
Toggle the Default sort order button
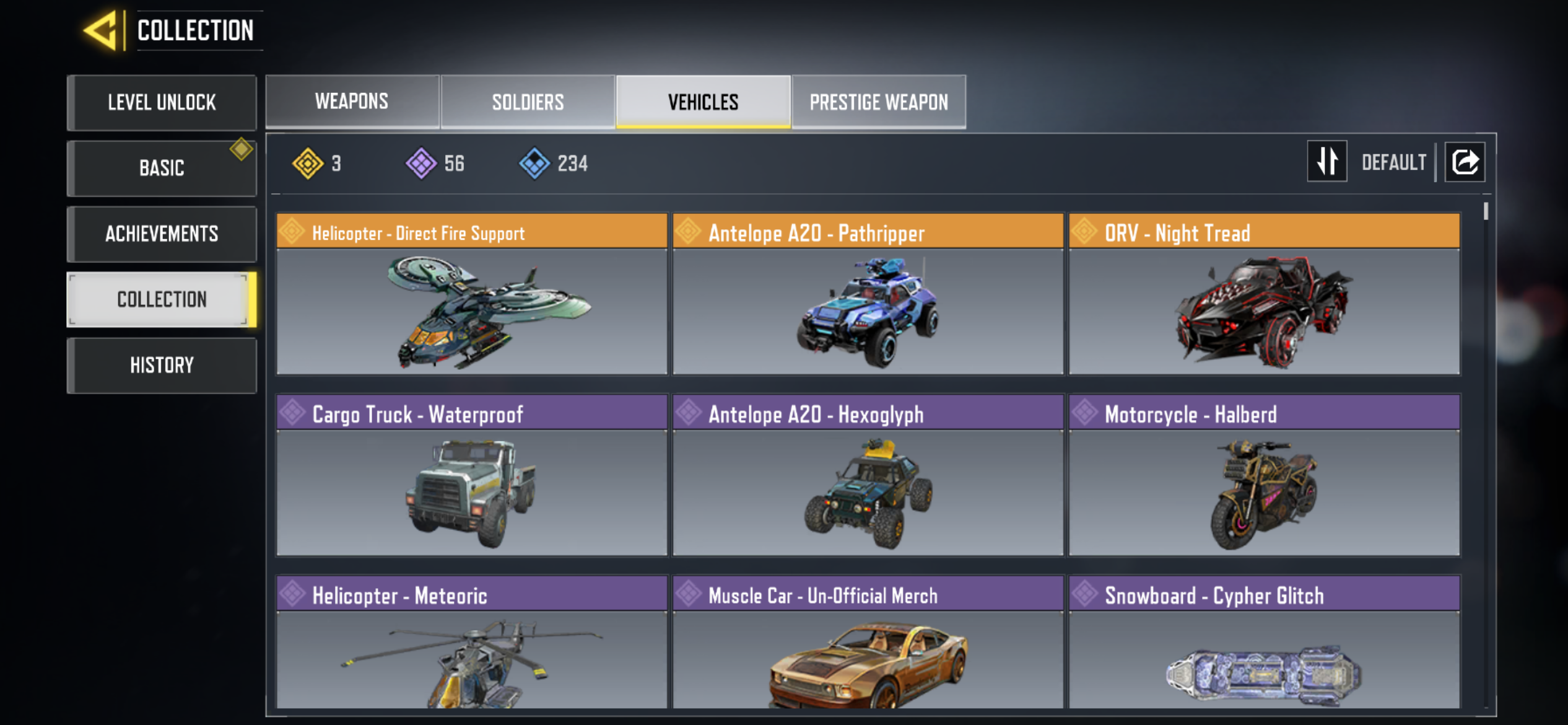pyautogui.click(x=1326, y=162)
